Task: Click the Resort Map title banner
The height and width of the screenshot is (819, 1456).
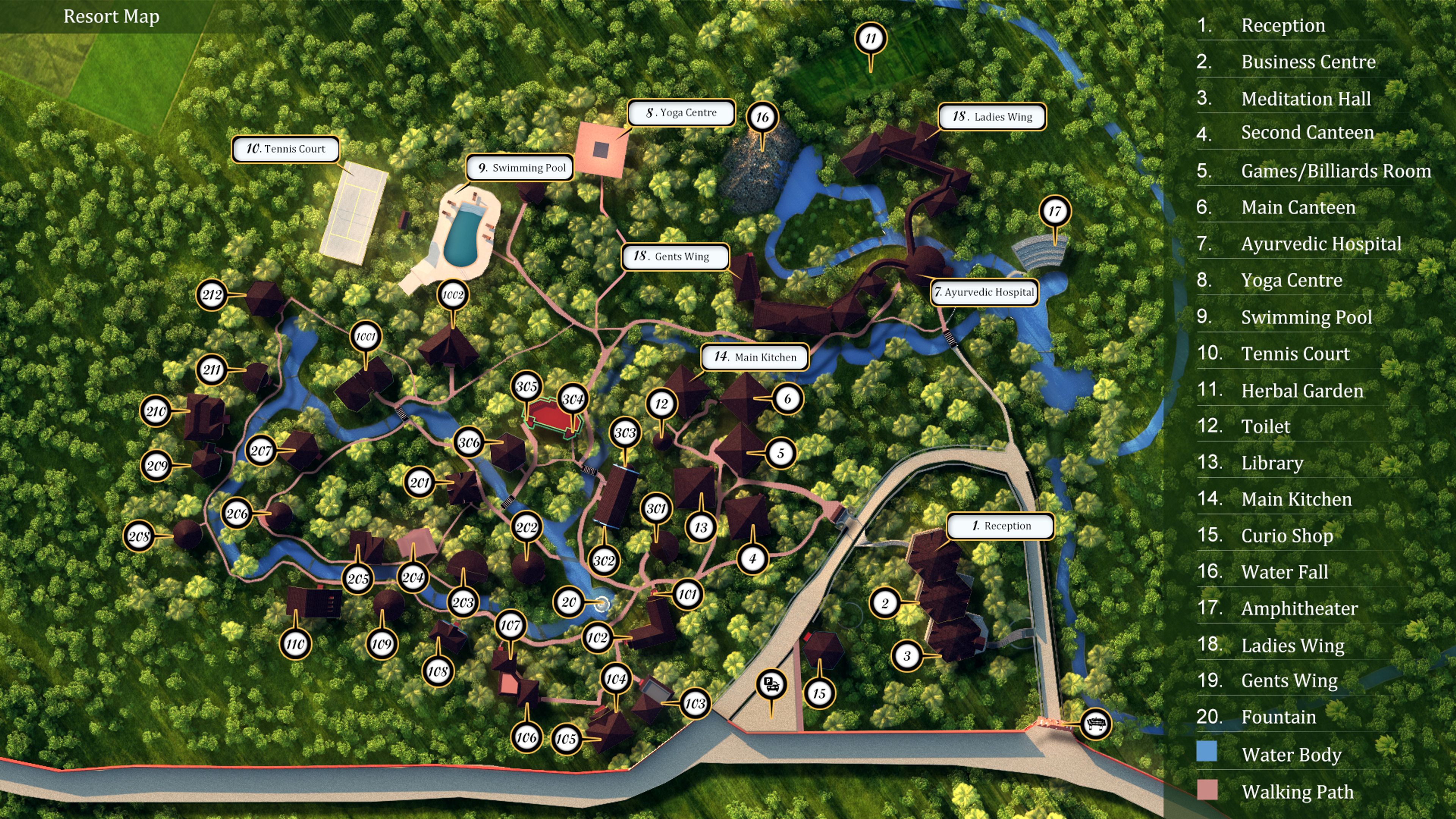Action: [x=111, y=16]
